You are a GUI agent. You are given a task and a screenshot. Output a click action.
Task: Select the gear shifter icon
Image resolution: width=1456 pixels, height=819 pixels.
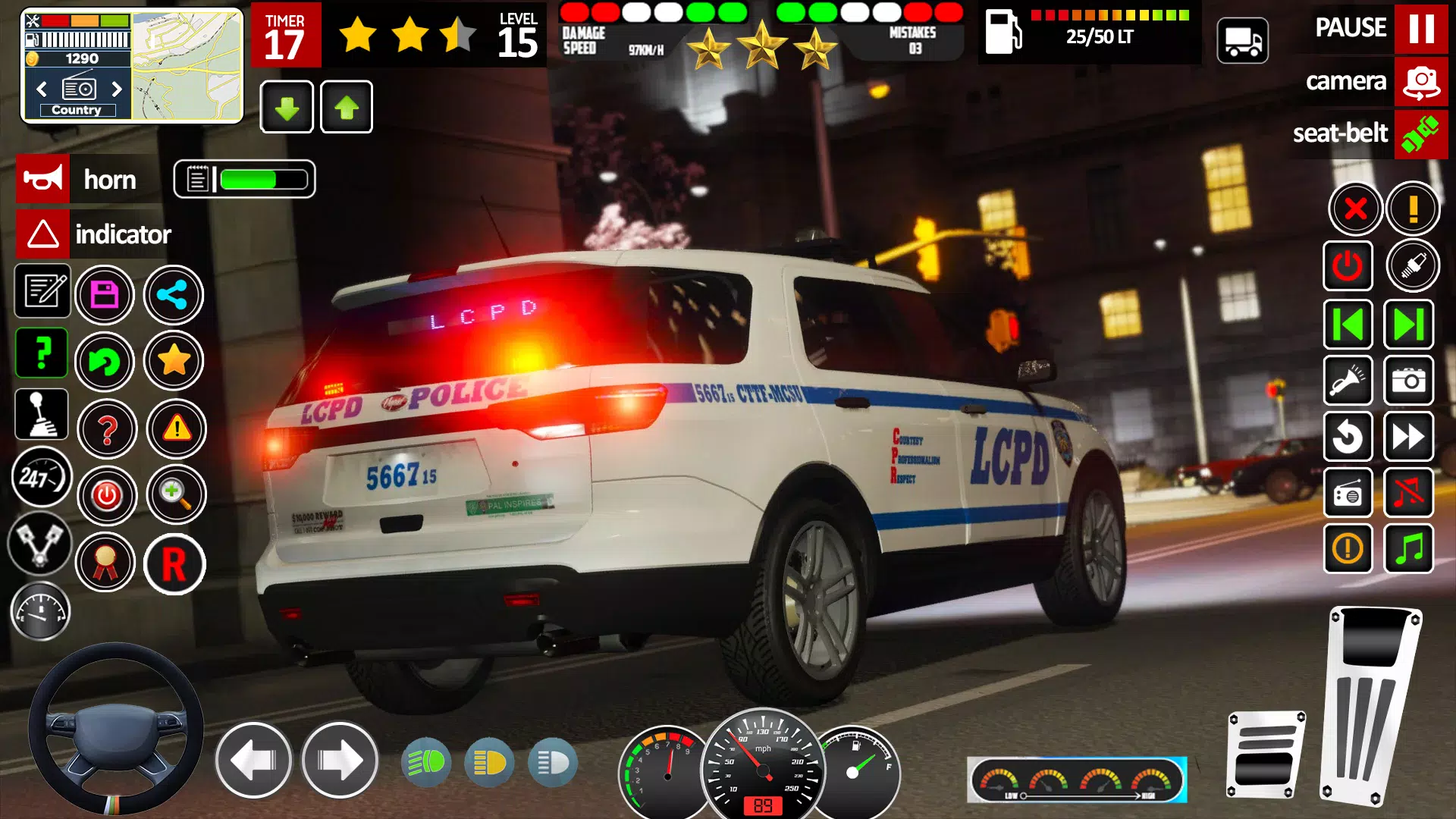click(42, 414)
